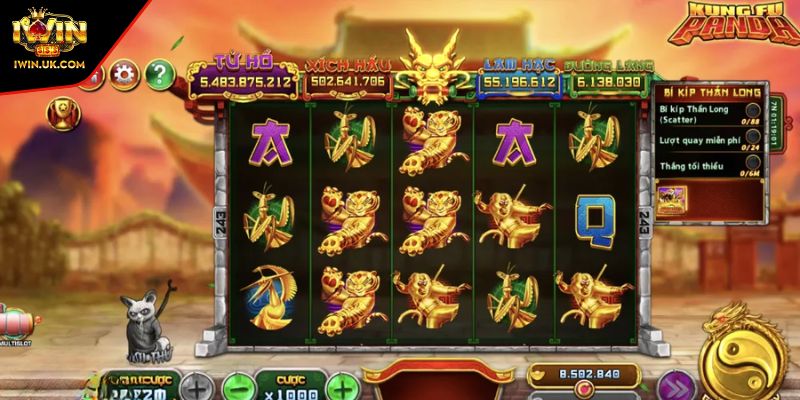Select the Xích Hầu jackpot banner
The height and width of the screenshot is (400, 800).
349,75
